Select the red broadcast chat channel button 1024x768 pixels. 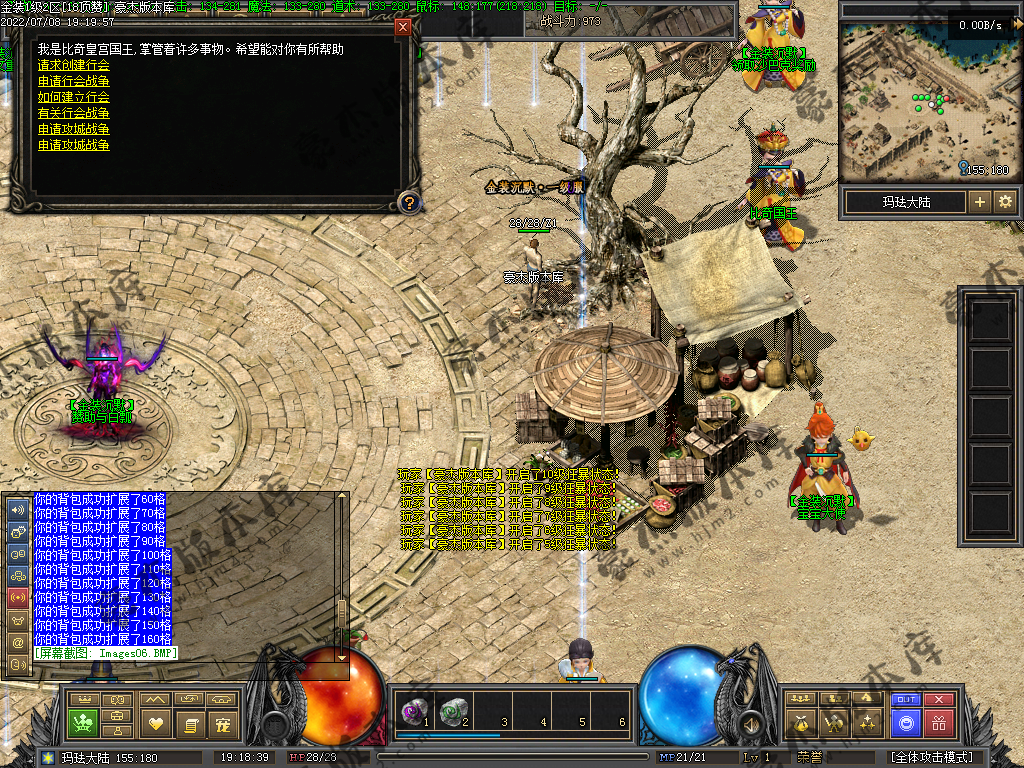pos(17,597)
